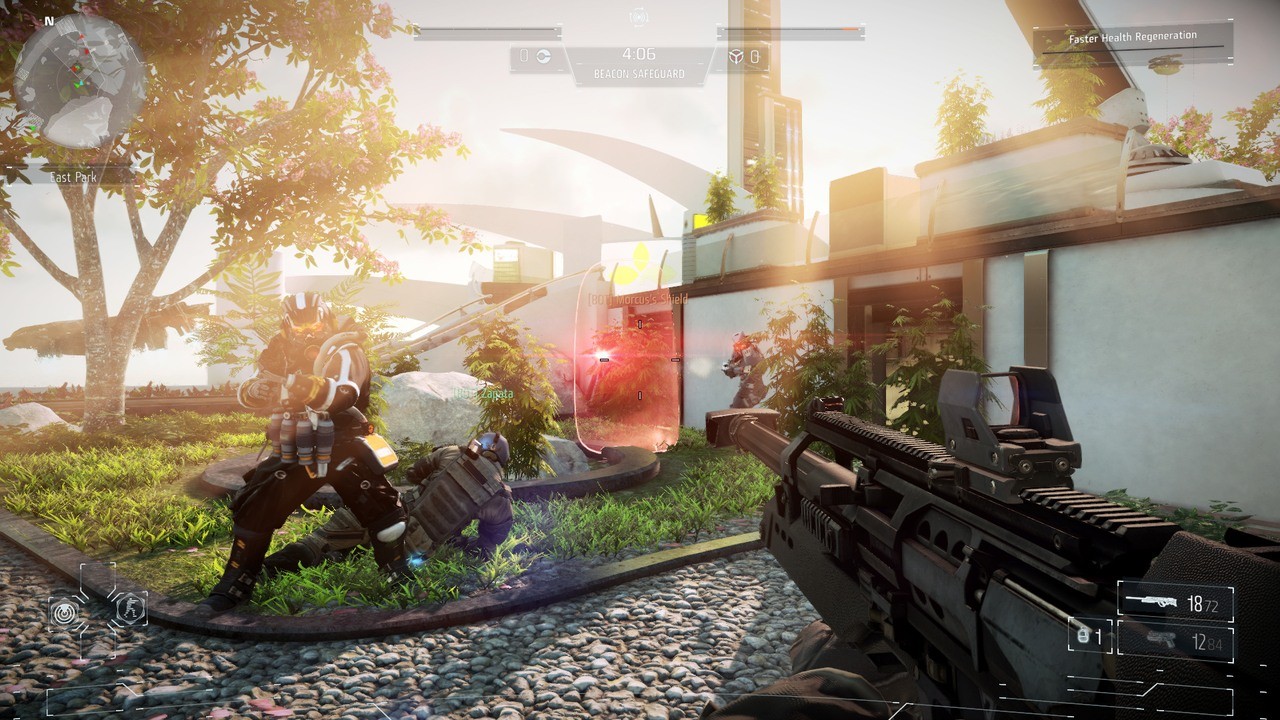1280x720 pixels.
Task: Click the VSA faction emblem on the scoreboard
Action: pos(543,55)
